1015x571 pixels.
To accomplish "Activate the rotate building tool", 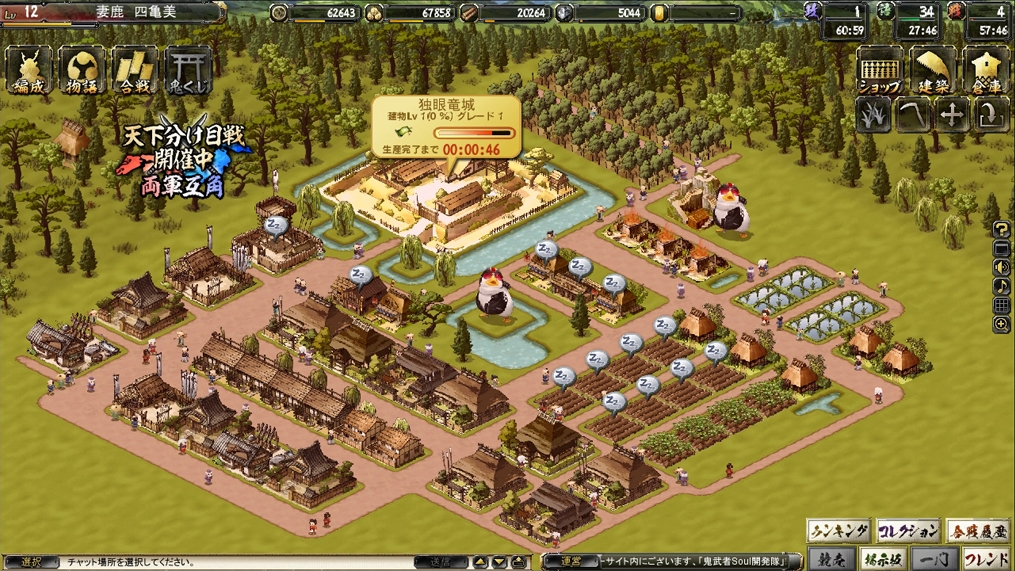I will click(989, 116).
